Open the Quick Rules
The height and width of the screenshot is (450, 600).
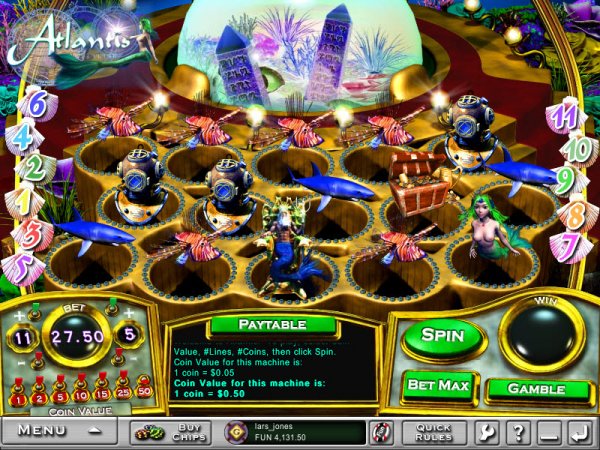point(433,432)
